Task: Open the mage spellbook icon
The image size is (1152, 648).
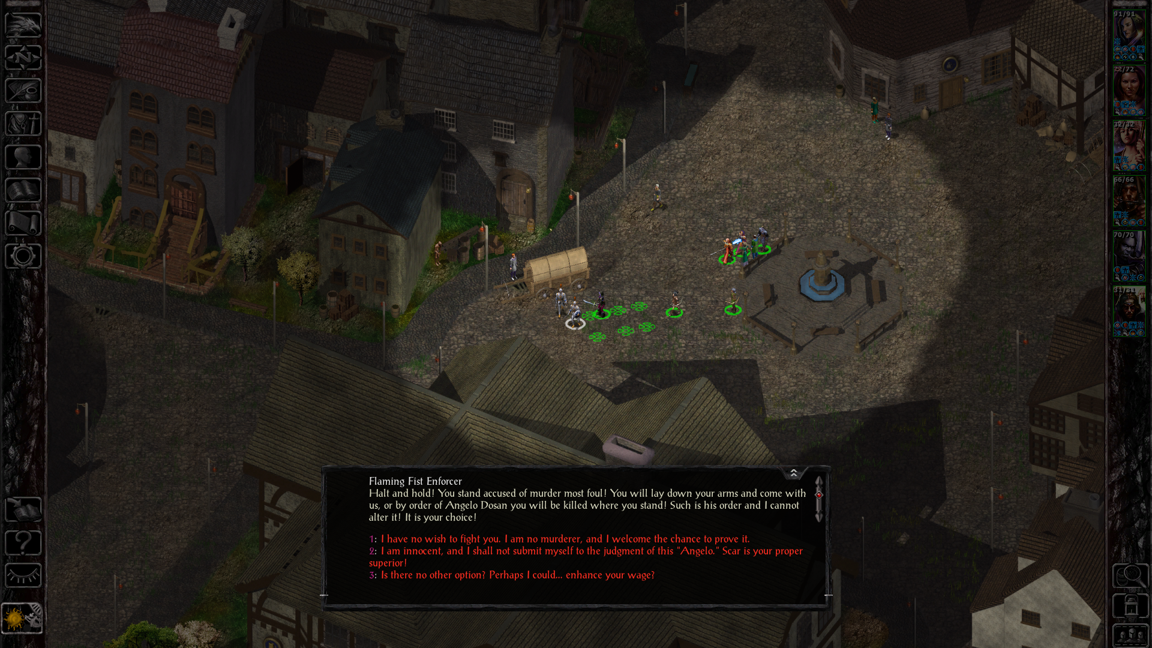Action: click(x=23, y=190)
